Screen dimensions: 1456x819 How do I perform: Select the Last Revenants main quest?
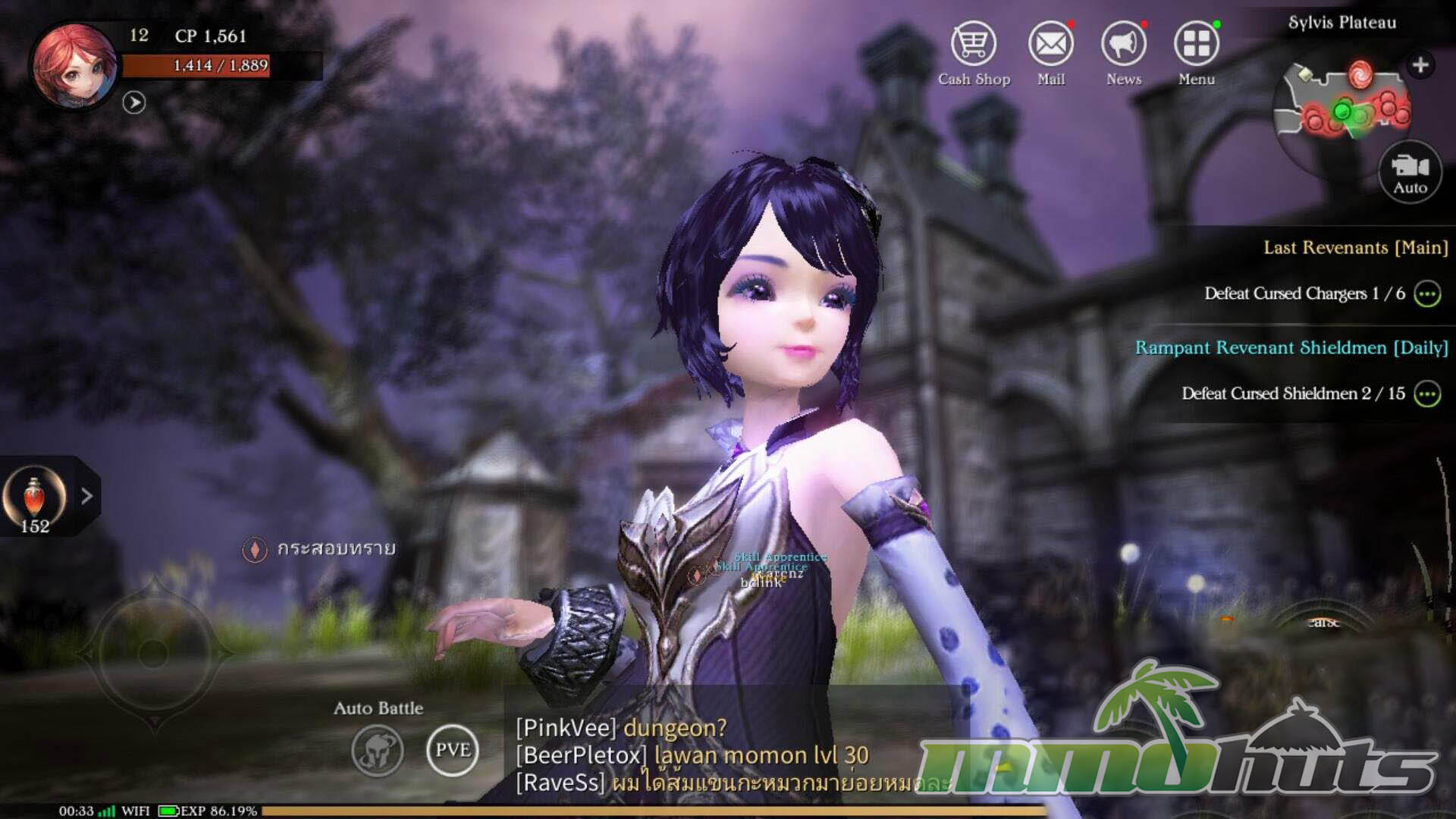(x=1355, y=248)
